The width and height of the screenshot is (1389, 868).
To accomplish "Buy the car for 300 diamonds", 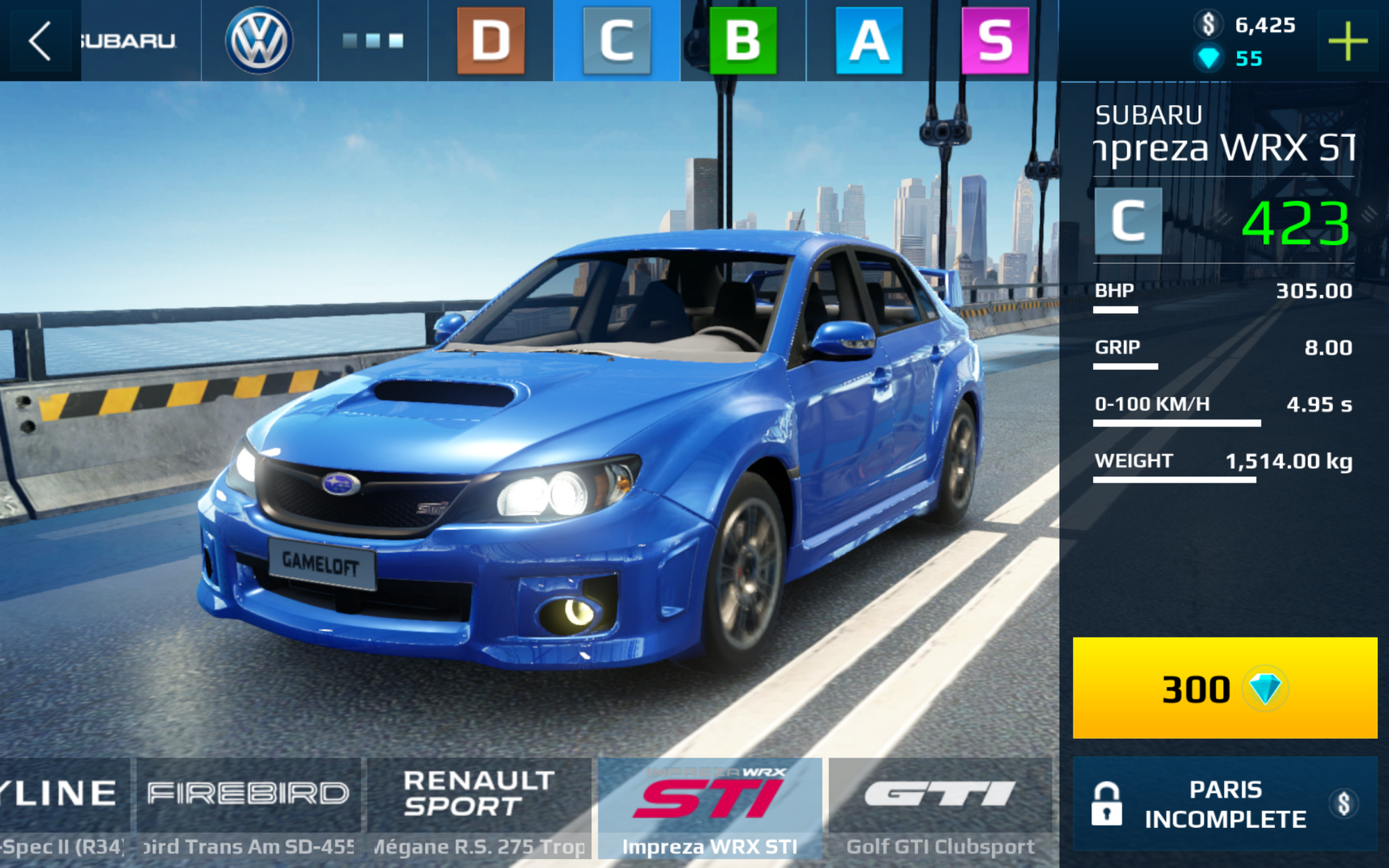I will point(1224,688).
